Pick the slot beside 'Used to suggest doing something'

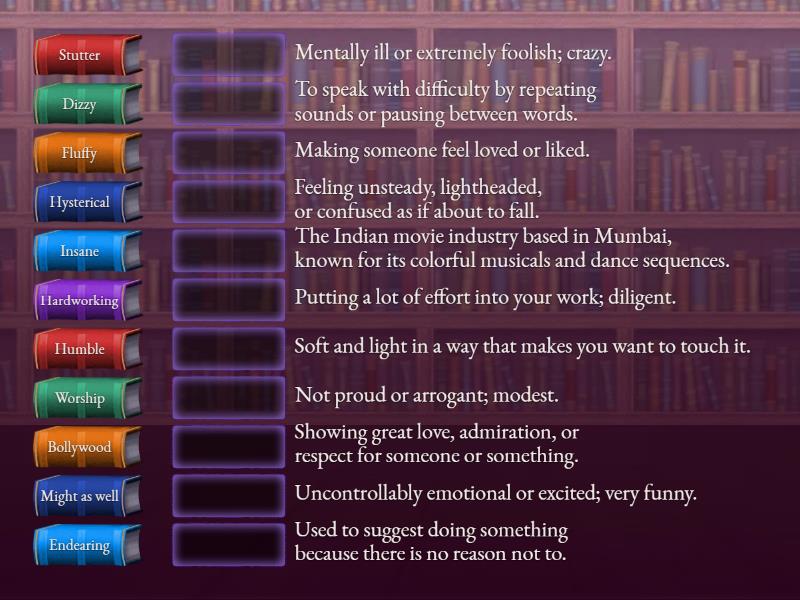[x=229, y=544]
